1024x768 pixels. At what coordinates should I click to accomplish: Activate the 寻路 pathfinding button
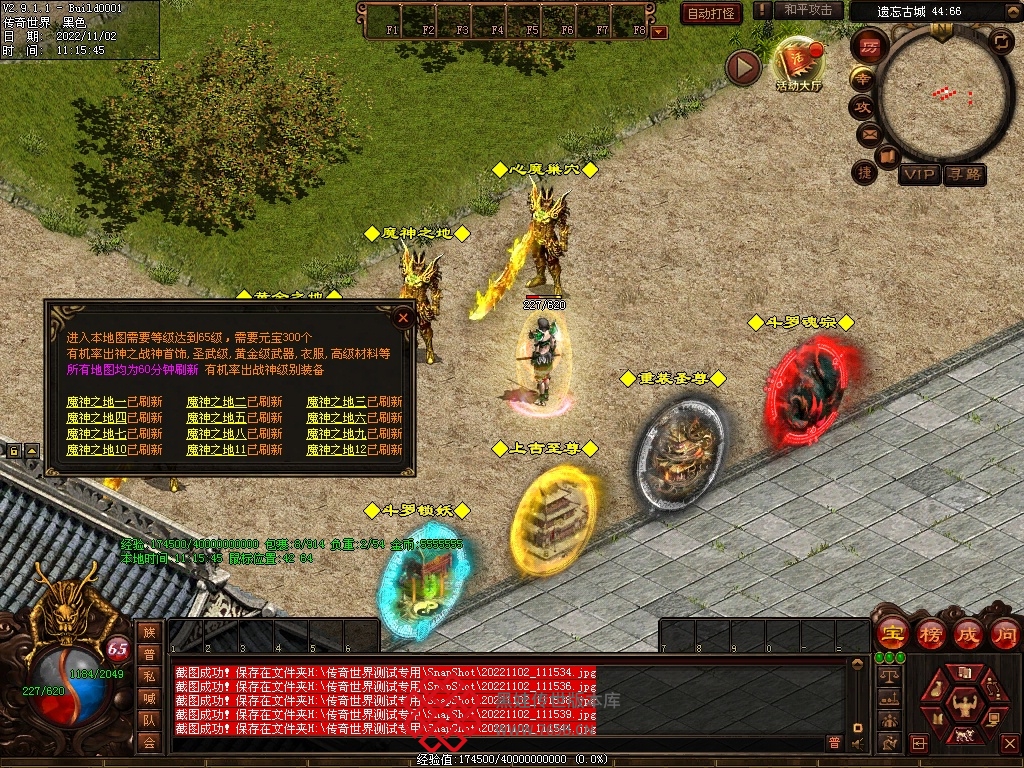965,175
